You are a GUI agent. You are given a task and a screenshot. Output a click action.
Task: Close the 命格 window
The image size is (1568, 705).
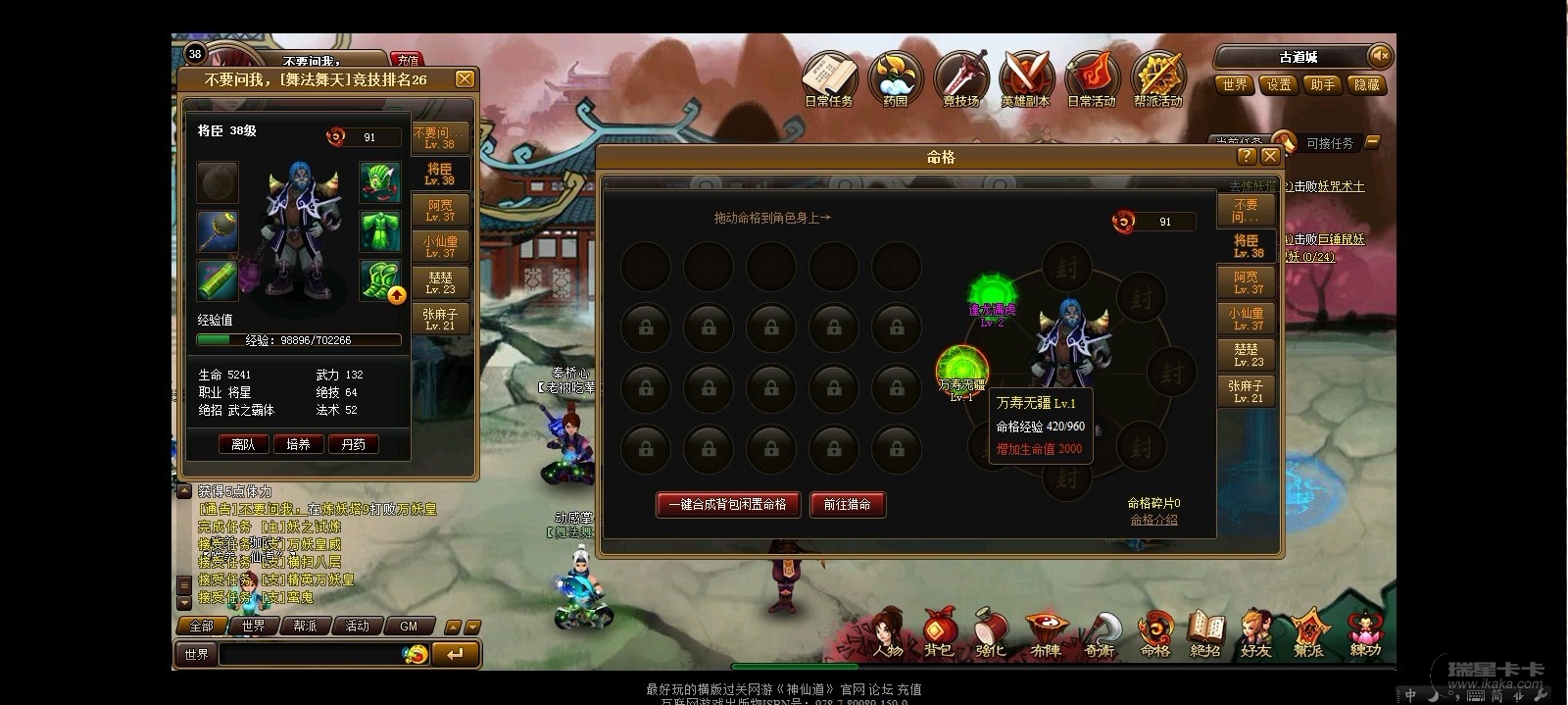(x=1270, y=156)
